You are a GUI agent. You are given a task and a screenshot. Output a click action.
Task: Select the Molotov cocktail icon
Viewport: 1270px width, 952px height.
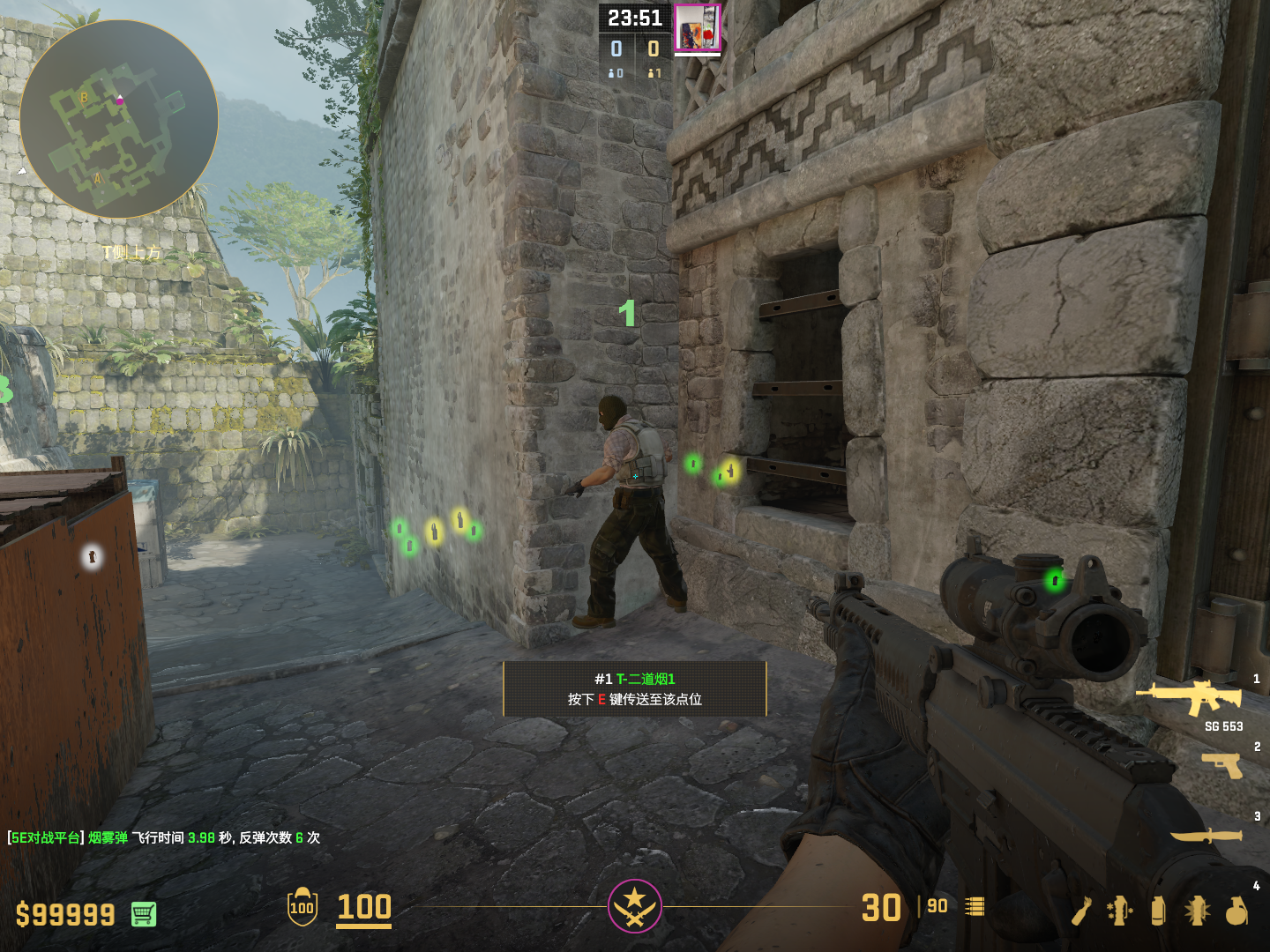(x=1083, y=911)
